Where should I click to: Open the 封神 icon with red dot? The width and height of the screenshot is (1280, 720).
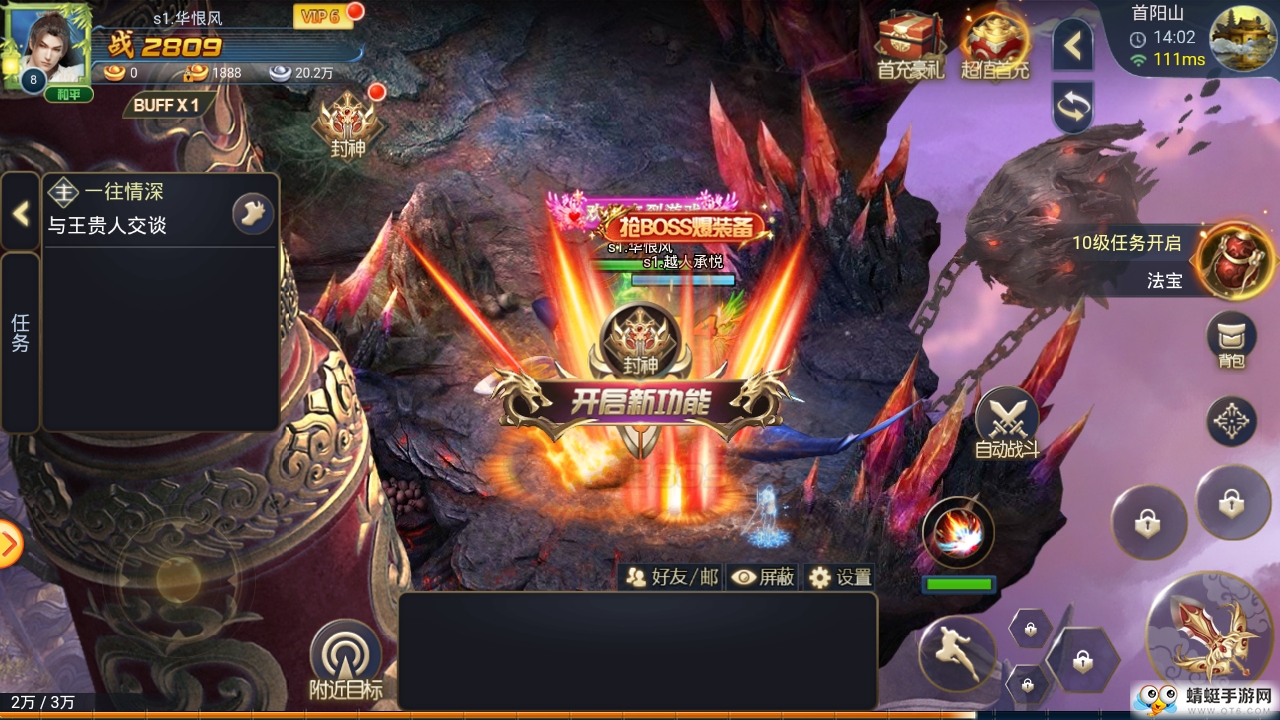click(x=349, y=126)
